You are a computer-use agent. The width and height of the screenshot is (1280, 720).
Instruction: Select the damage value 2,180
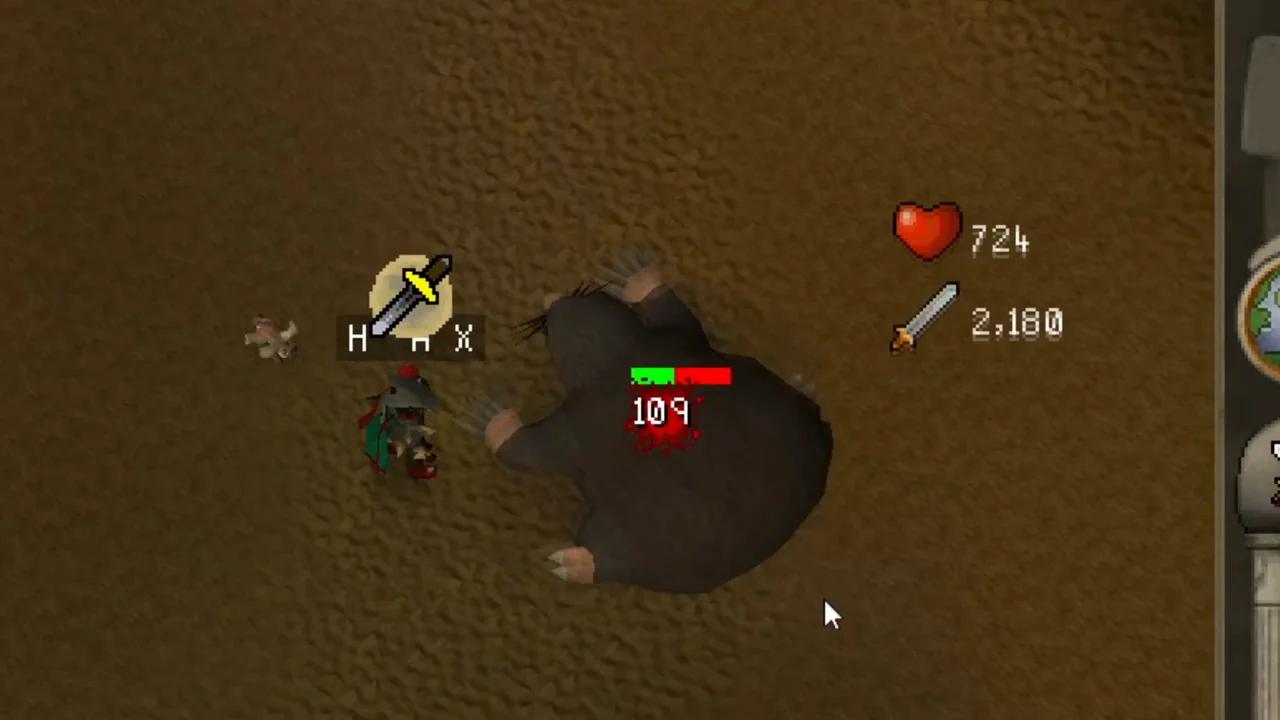(1015, 322)
